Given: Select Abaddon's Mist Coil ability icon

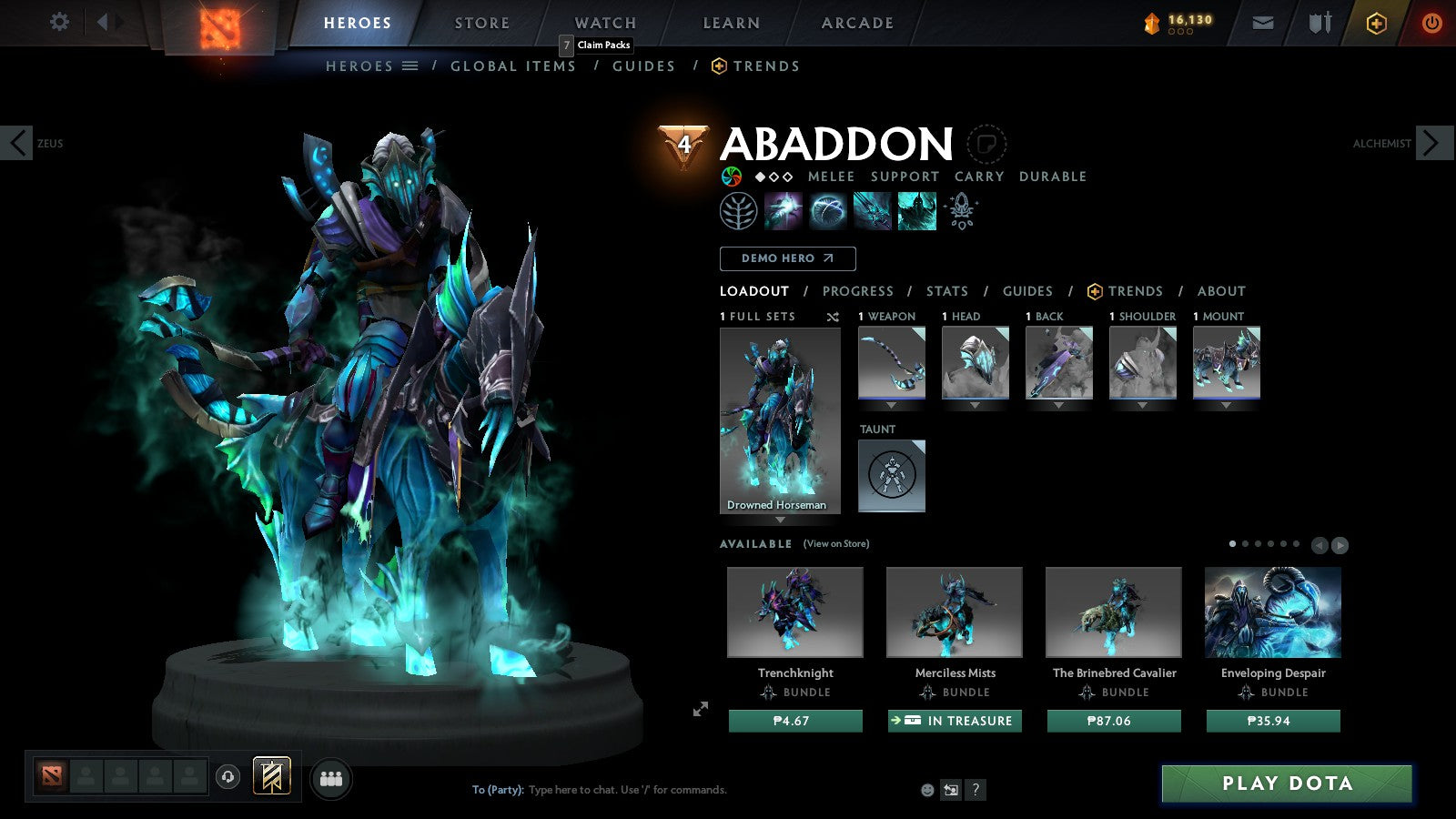Looking at the screenshot, I should pos(783,210).
